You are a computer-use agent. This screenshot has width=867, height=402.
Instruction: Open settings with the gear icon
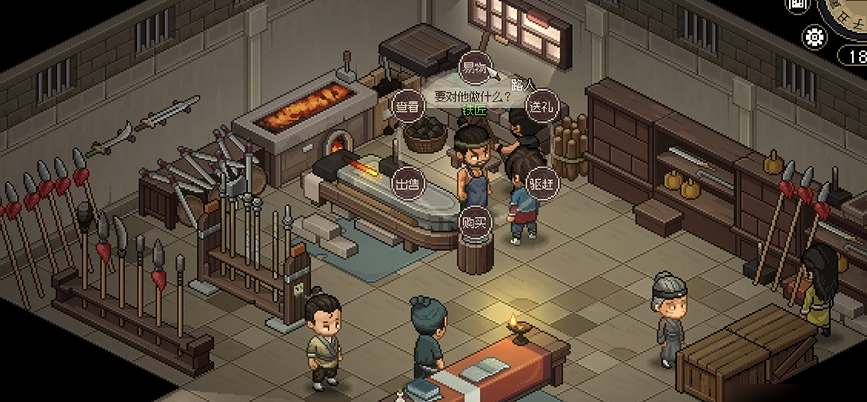point(815,37)
